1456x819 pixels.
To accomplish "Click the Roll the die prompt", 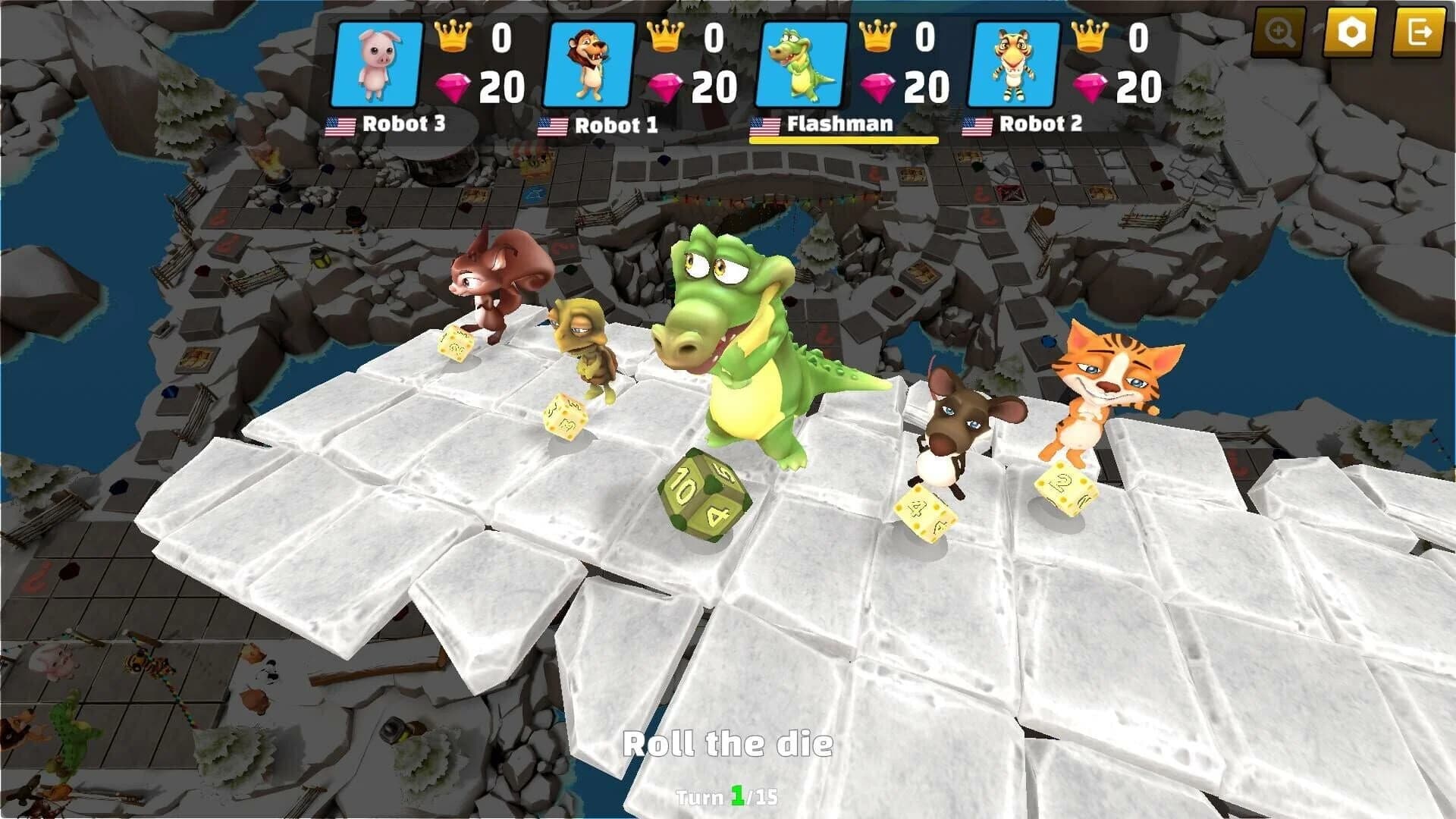I will coord(728,743).
